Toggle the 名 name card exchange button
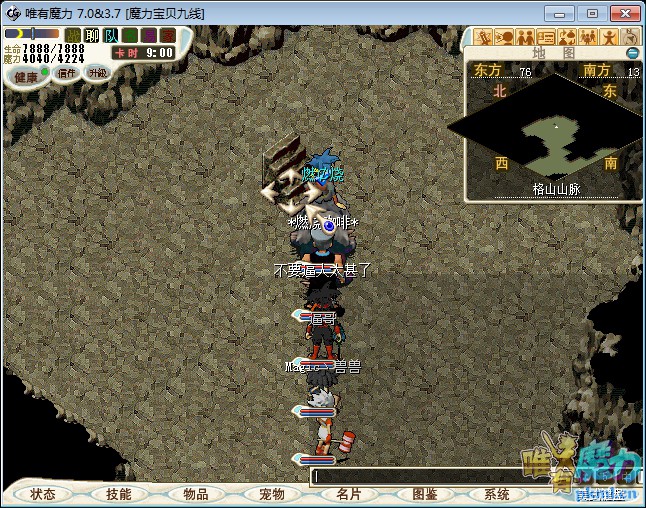This screenshot has height=508, width=646. click(130, 35)
